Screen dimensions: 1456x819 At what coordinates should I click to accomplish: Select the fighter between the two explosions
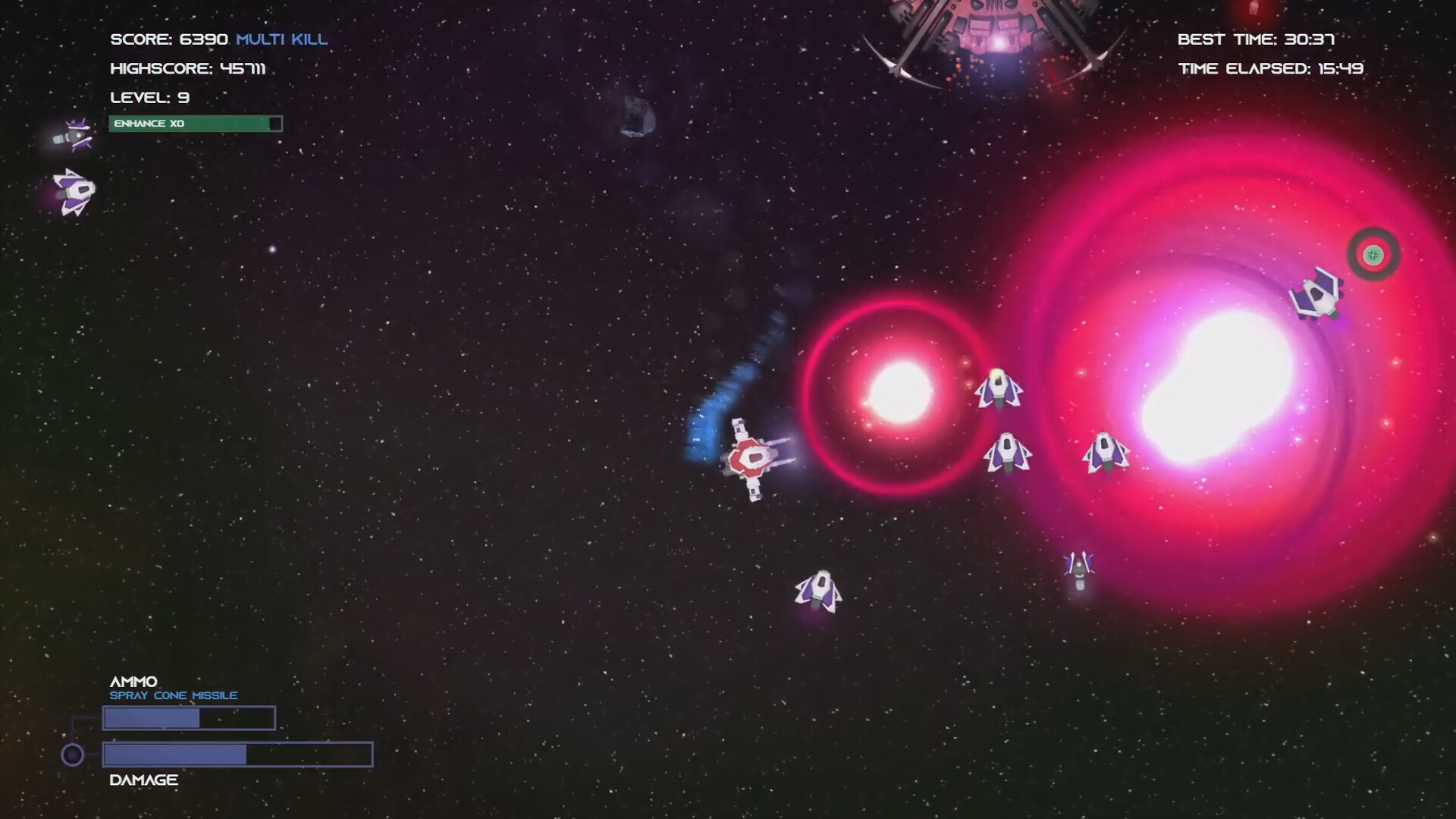[1009, 455]
